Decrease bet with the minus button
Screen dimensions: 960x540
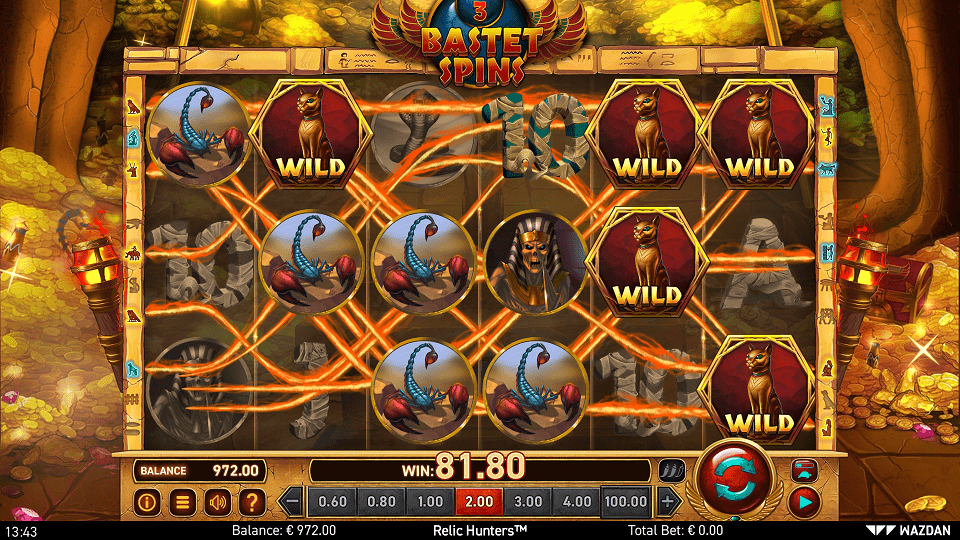pos(291,501)
